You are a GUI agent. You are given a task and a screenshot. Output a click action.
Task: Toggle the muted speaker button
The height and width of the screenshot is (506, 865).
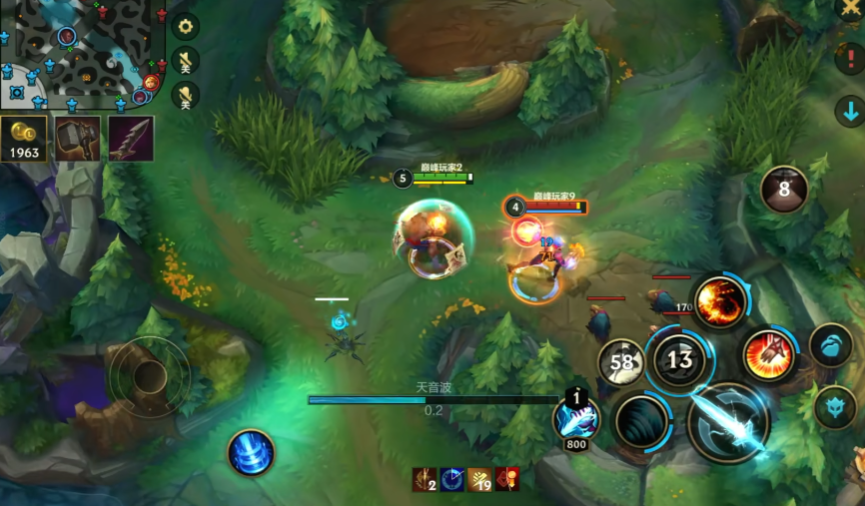tap(186, 95)
